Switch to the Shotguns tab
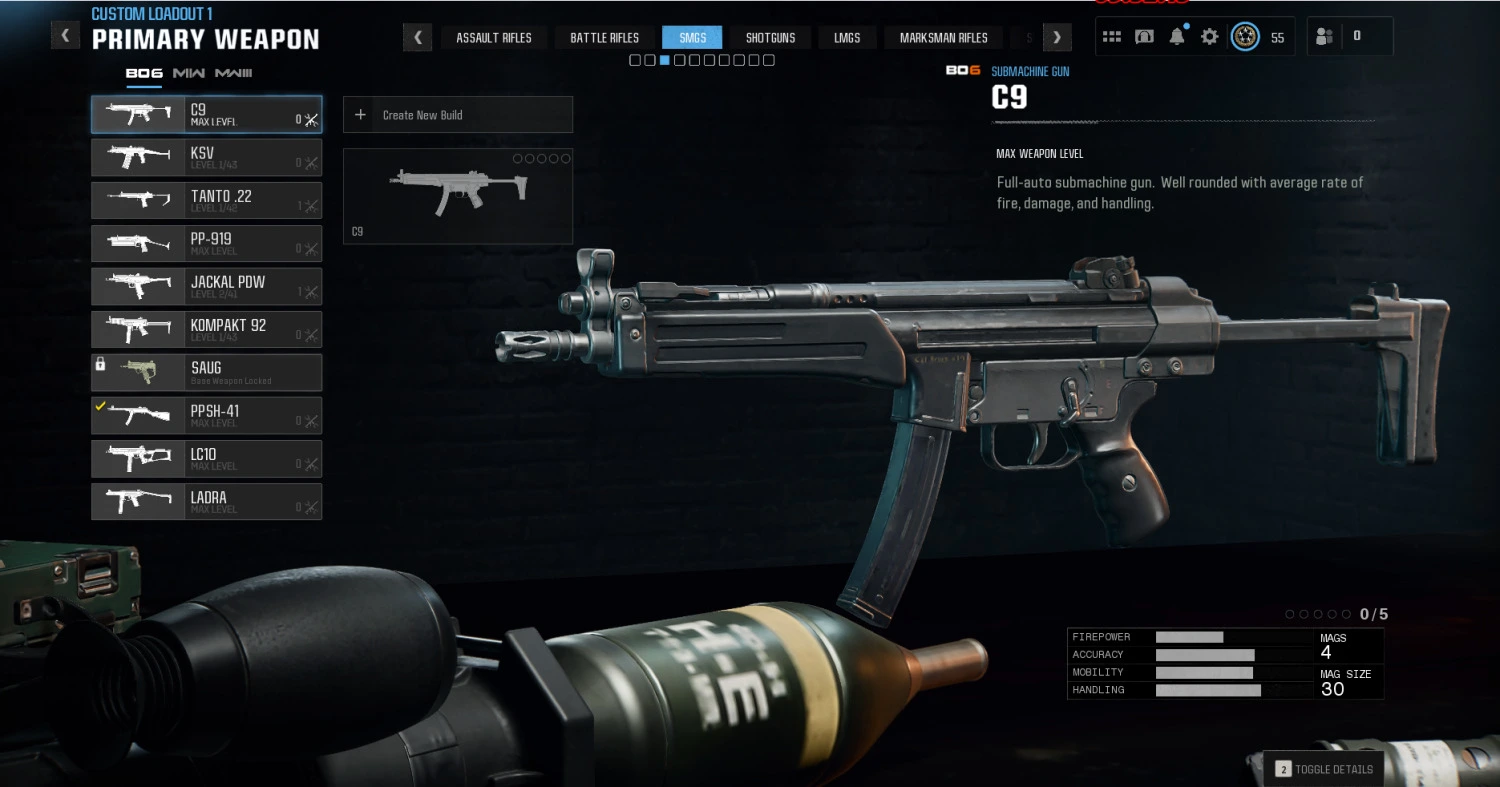 [770, 38]
